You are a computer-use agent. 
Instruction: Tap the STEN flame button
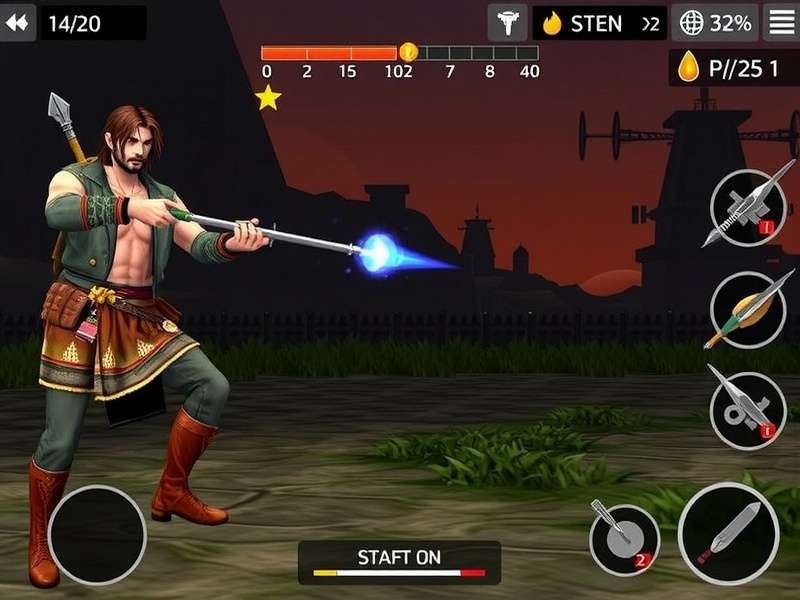pos(599,23)
